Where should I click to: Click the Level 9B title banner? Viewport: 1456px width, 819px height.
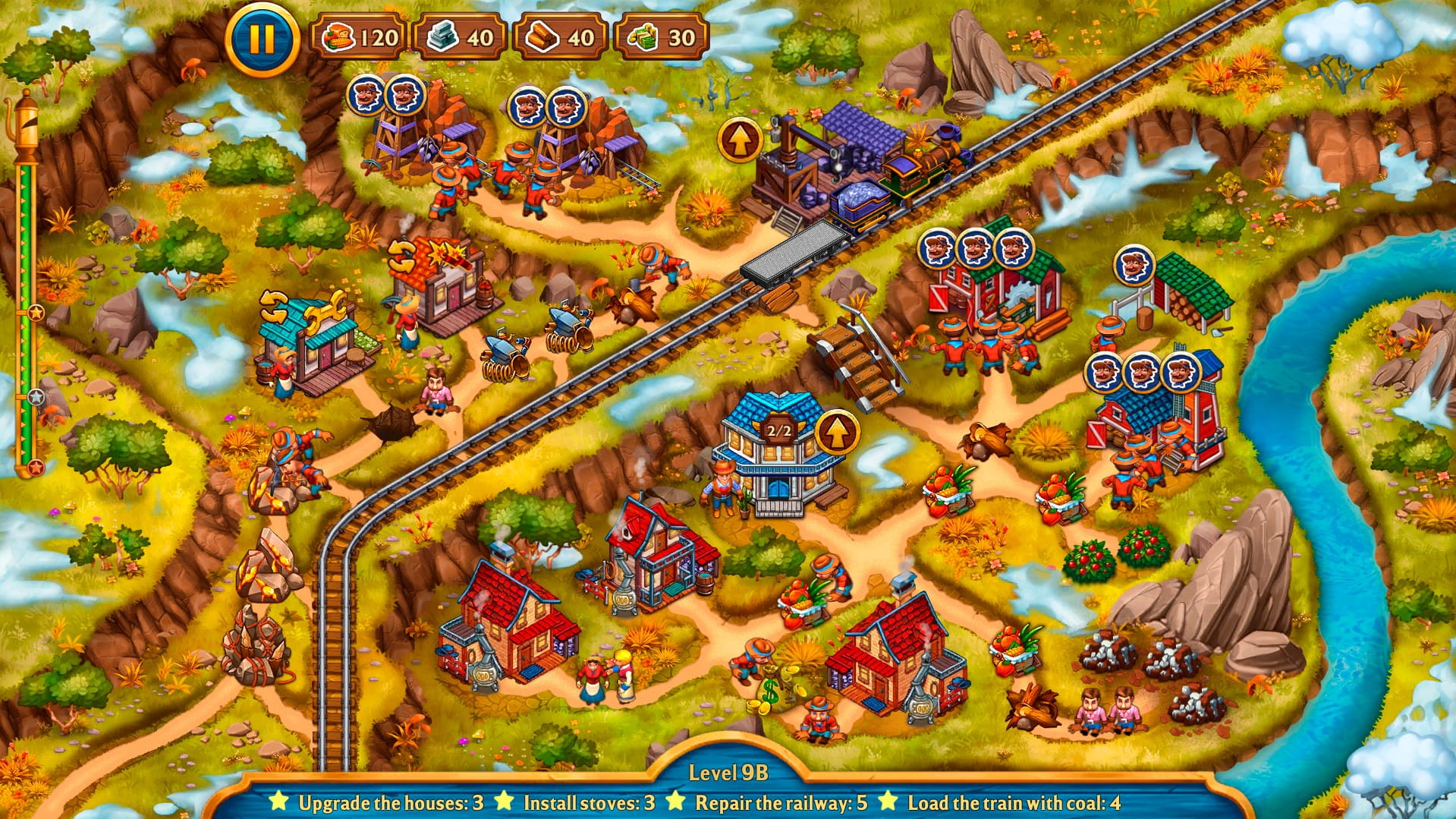pyautogui.click(x=726, y=773)
